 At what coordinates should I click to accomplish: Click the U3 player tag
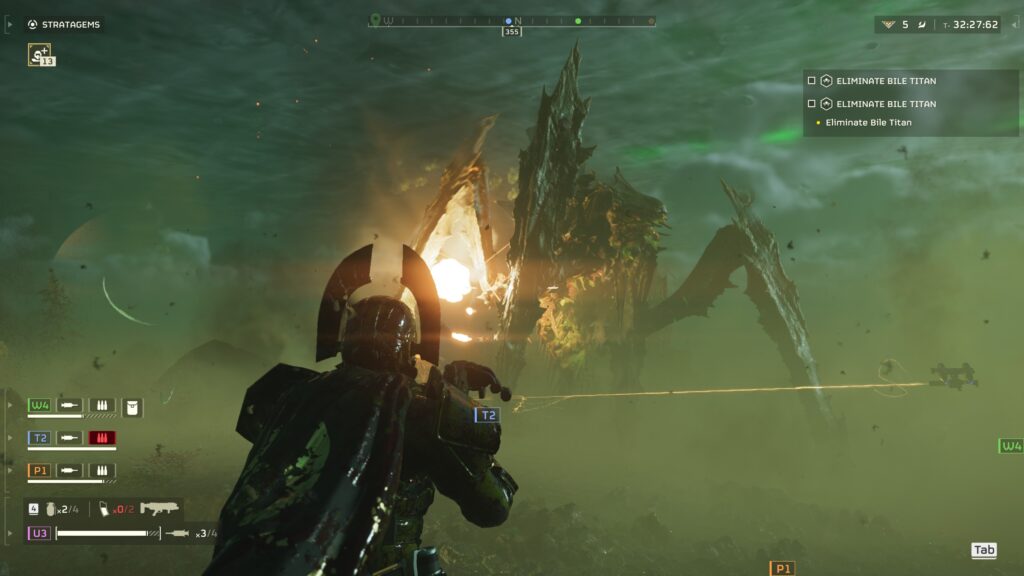coord(39,533)
